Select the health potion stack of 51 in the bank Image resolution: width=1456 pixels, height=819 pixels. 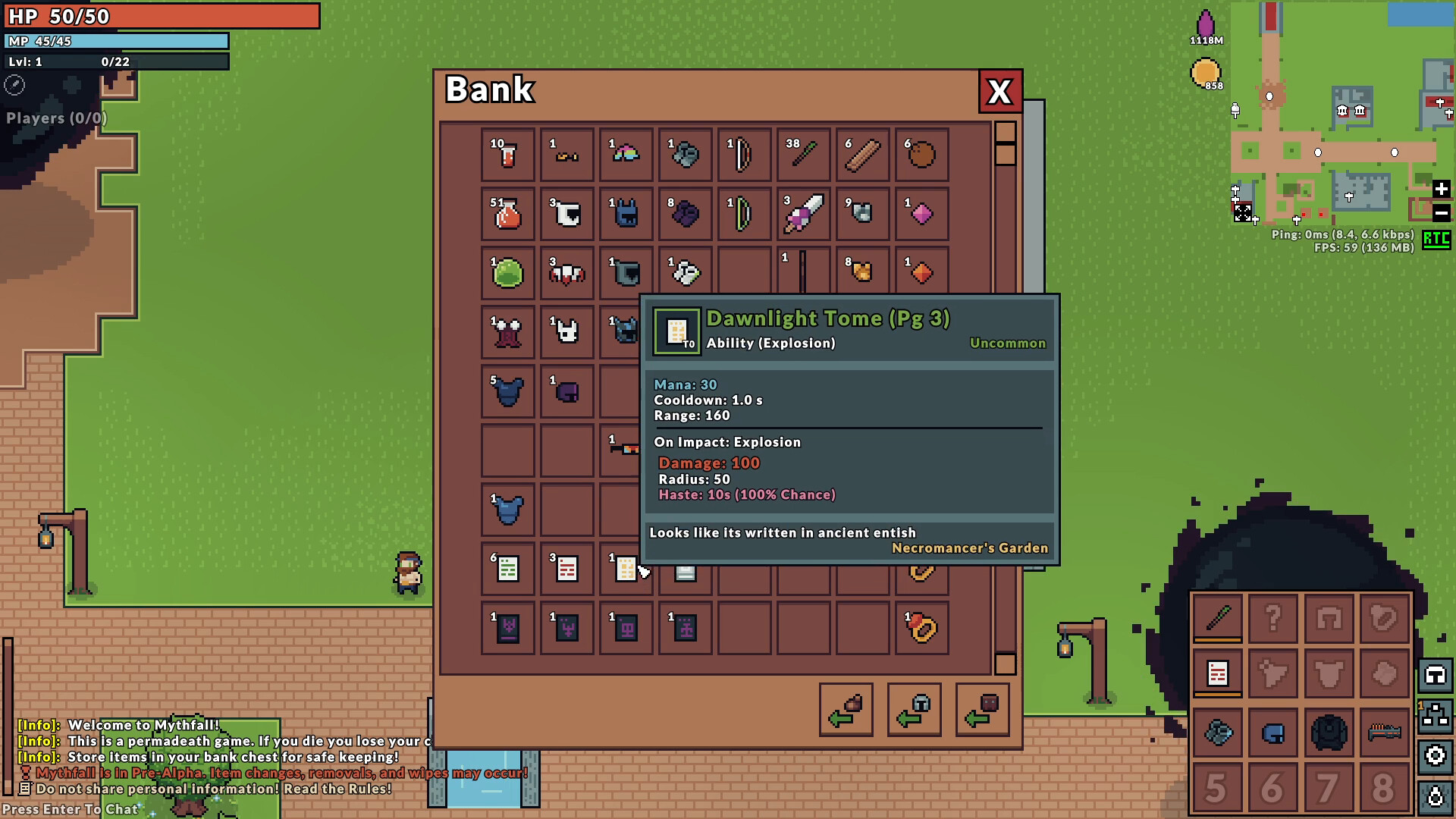point(508,215)
